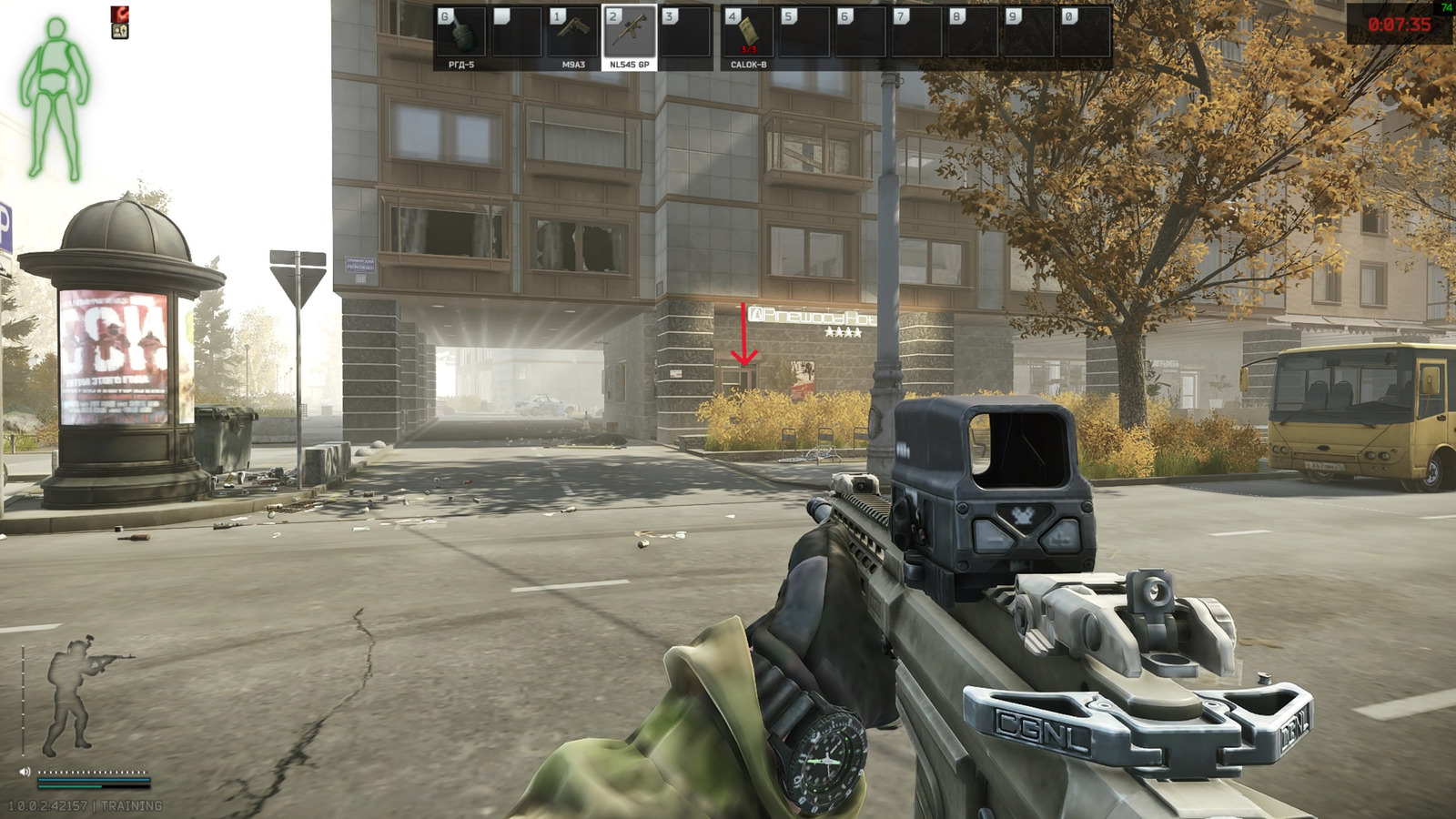Equip the M9A3 pistol from quickslot 1
The image size is (1456, 819).
(571, 32)
